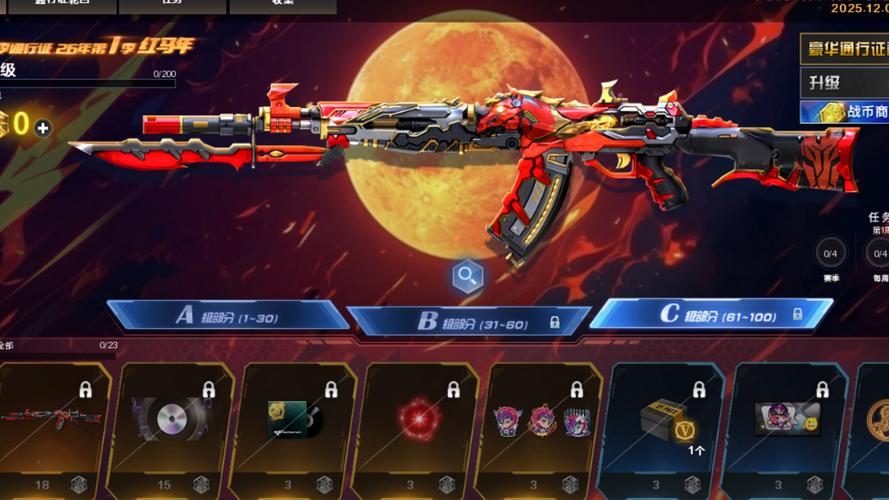Screen dimensions: 889x500
Task: Click the 升级 upgrade button
Action: (845, 81)
